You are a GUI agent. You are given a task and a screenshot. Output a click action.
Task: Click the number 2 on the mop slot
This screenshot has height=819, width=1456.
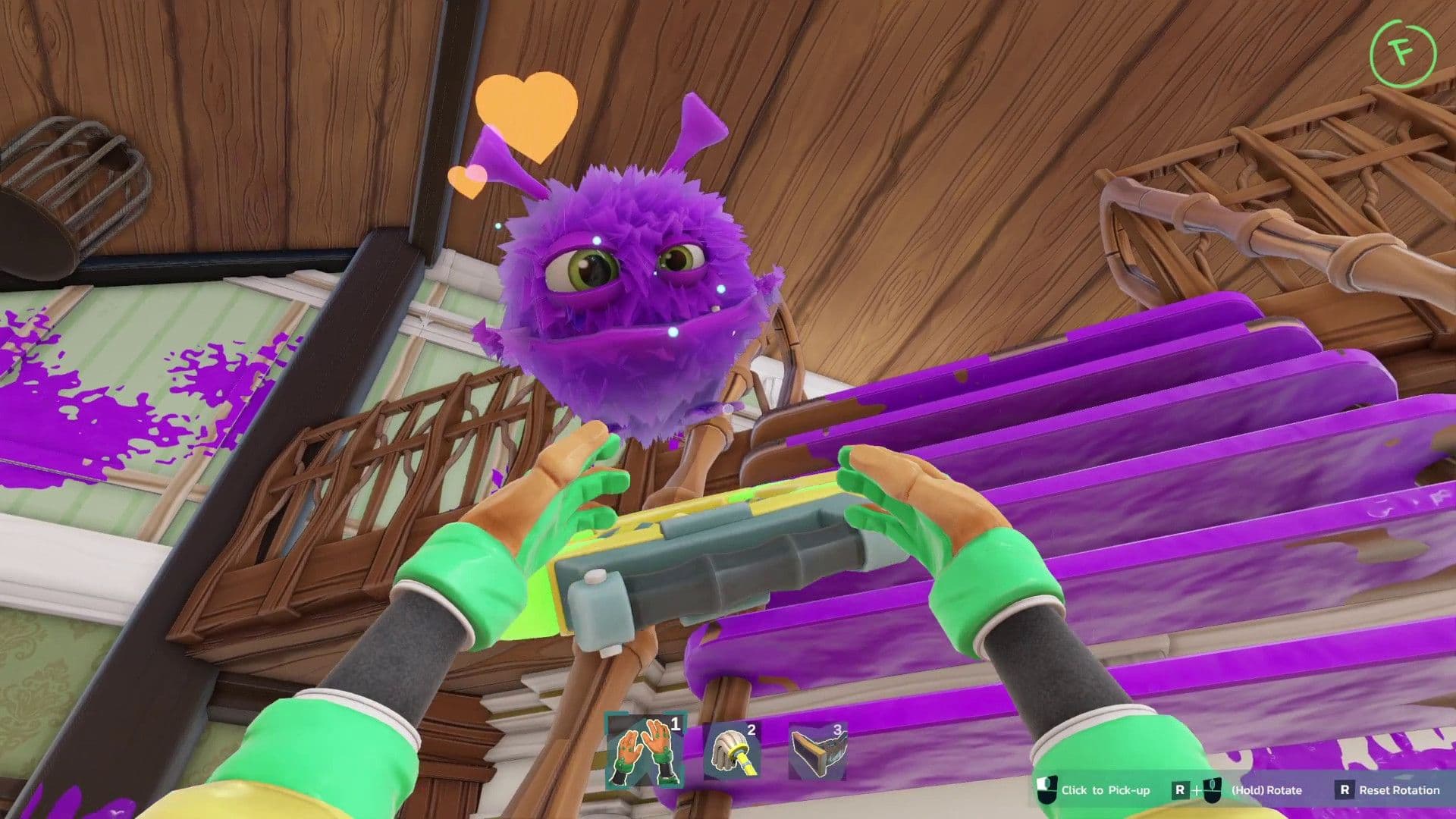pyautogui.click(x=751, y=729)
